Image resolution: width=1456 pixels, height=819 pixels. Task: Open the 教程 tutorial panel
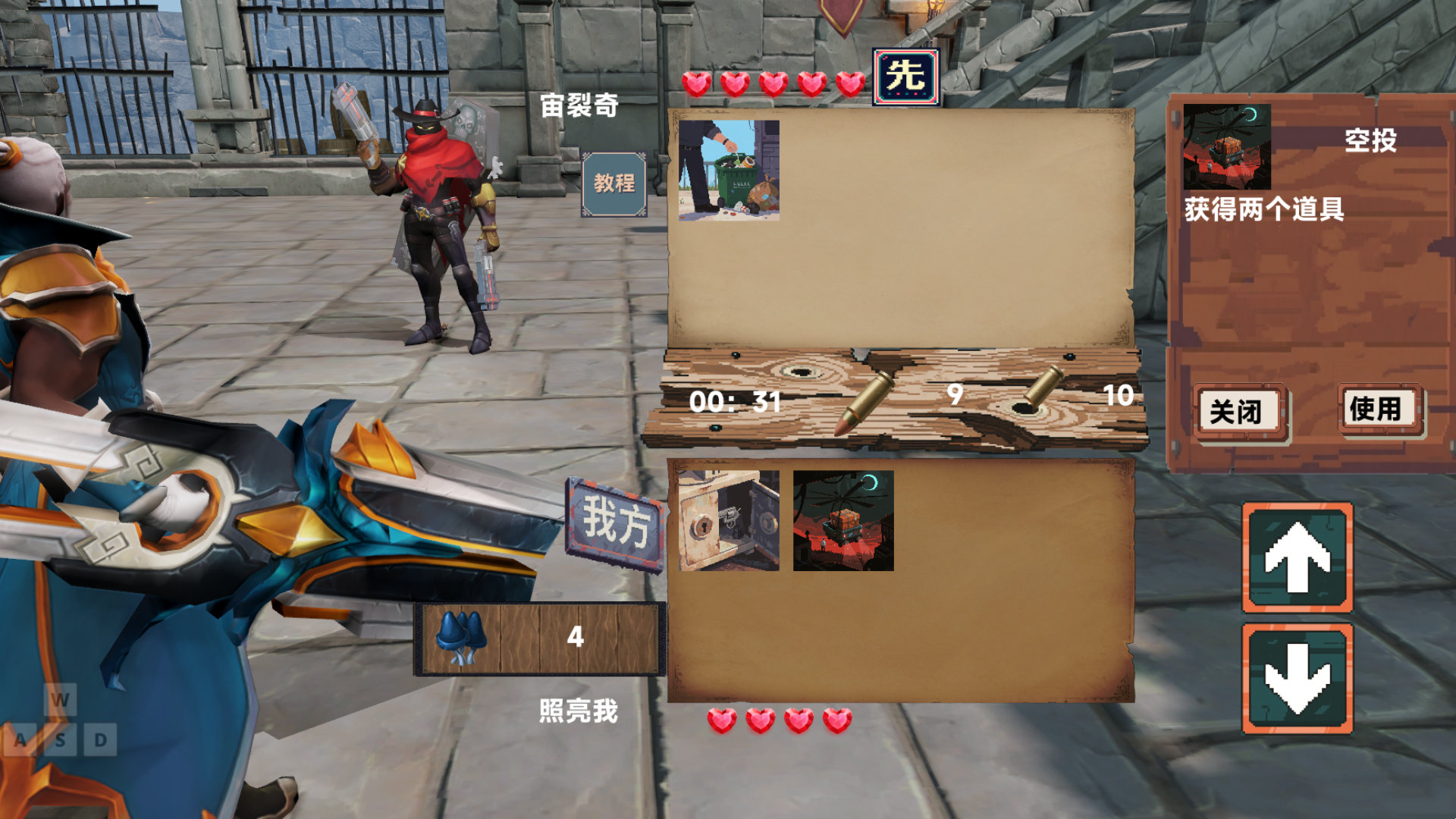[x=616, y=182]
